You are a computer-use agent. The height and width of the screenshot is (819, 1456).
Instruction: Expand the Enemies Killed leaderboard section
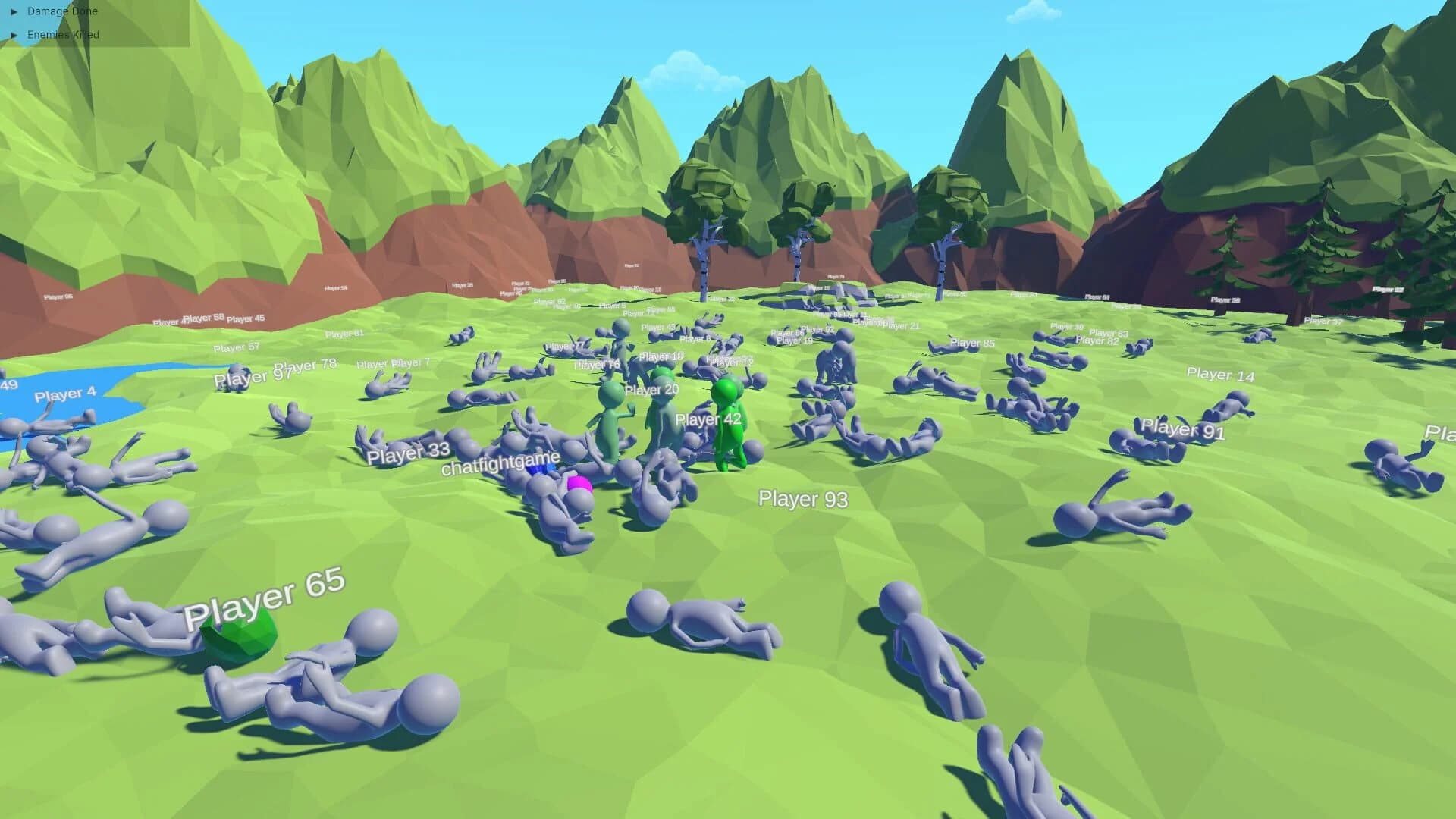click(x=64, y=34)
